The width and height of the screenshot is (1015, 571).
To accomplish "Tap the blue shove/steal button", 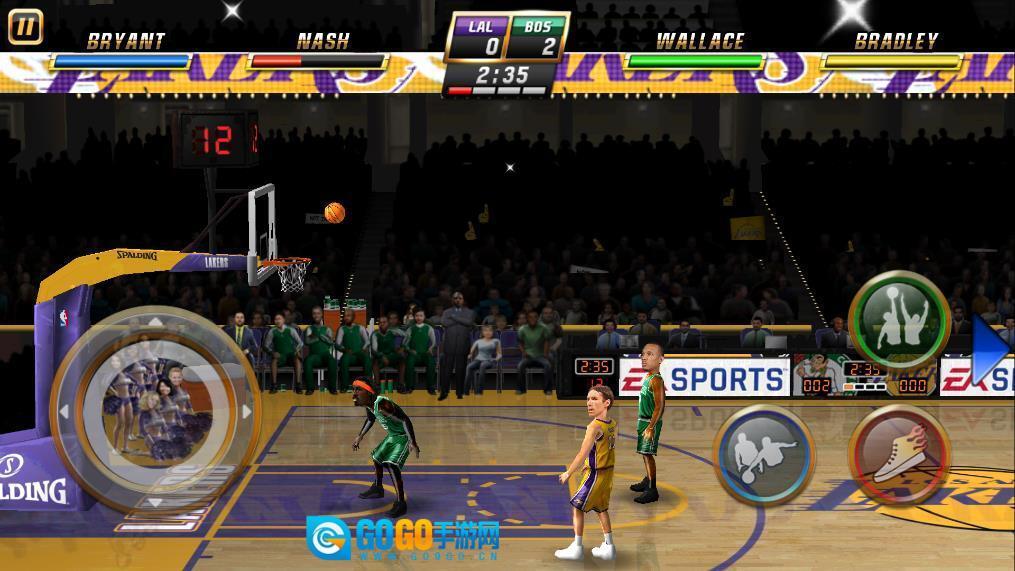I will (765, 454).
